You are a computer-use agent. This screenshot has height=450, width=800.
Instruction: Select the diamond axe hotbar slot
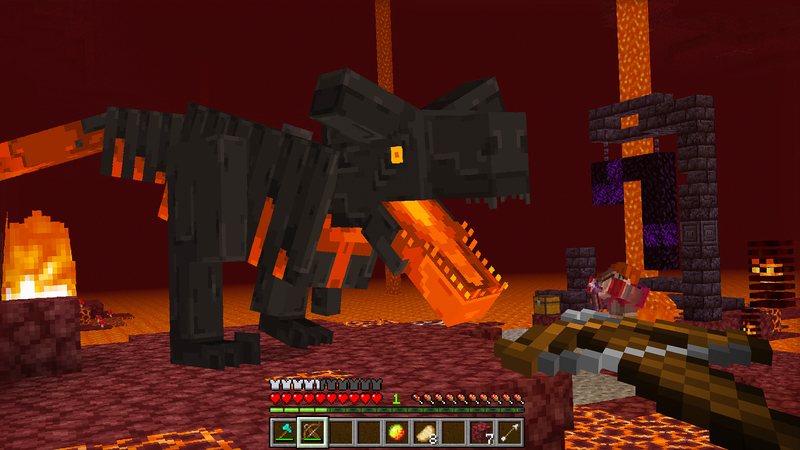[284, 432]
